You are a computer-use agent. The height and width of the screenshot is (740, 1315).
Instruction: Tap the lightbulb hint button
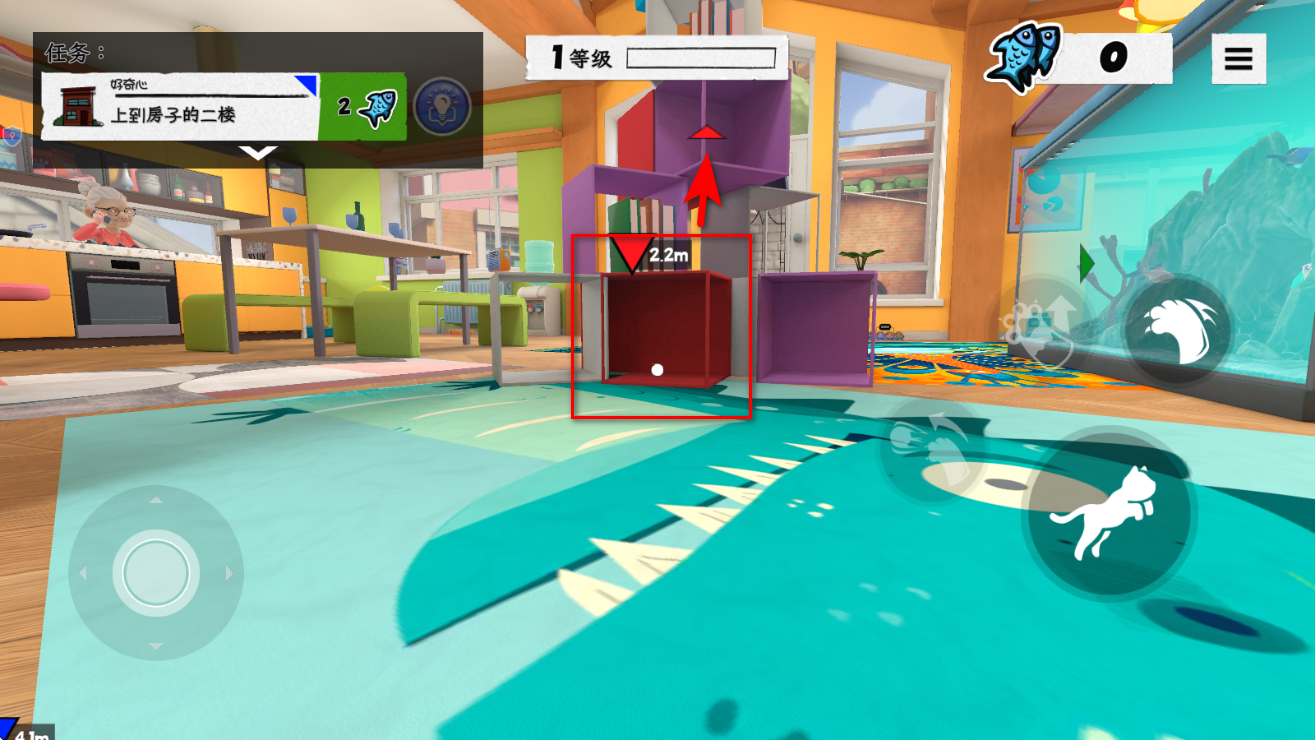(442, 106)
